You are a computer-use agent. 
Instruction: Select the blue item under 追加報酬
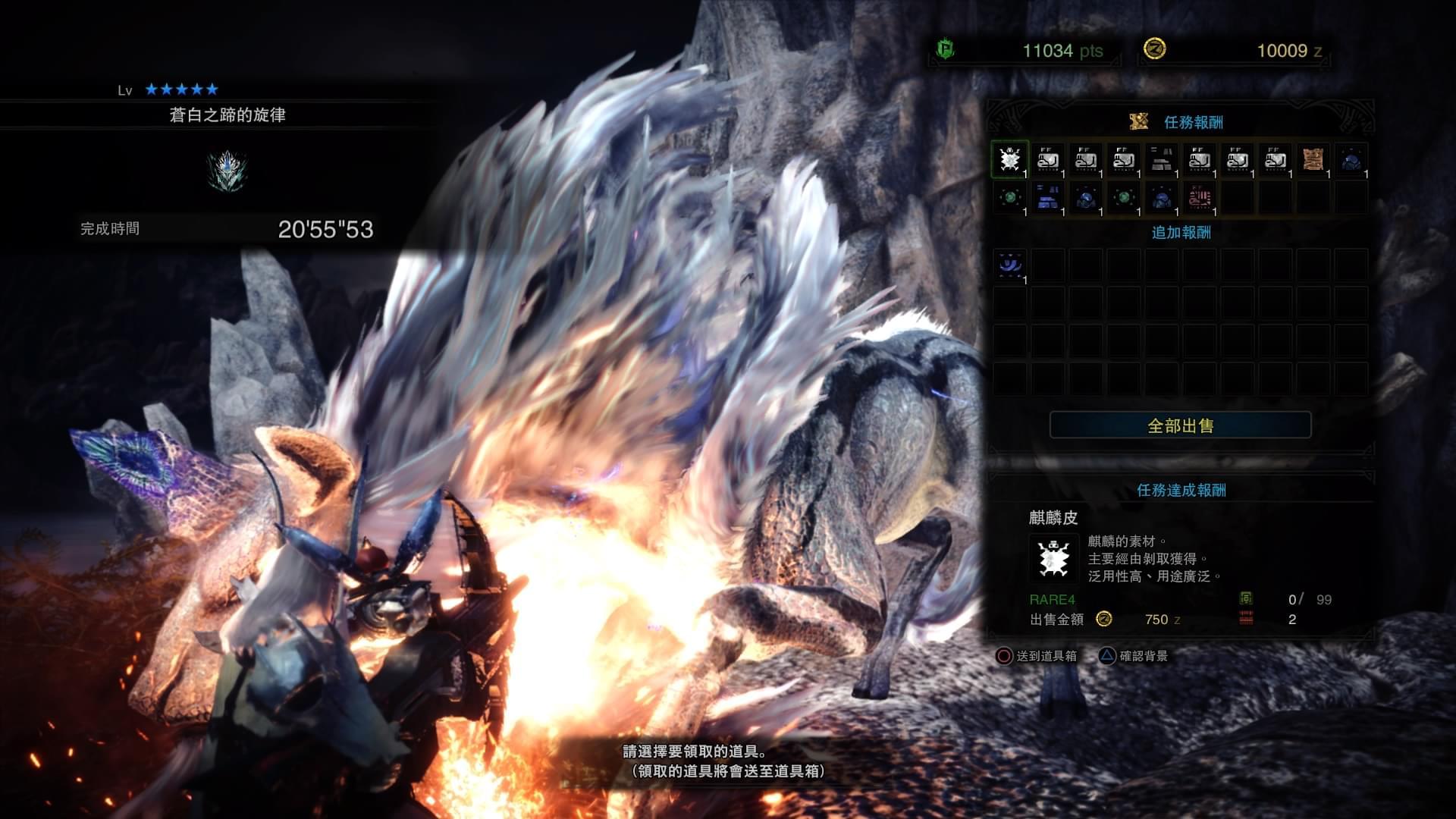click(x=1009, y=265)
